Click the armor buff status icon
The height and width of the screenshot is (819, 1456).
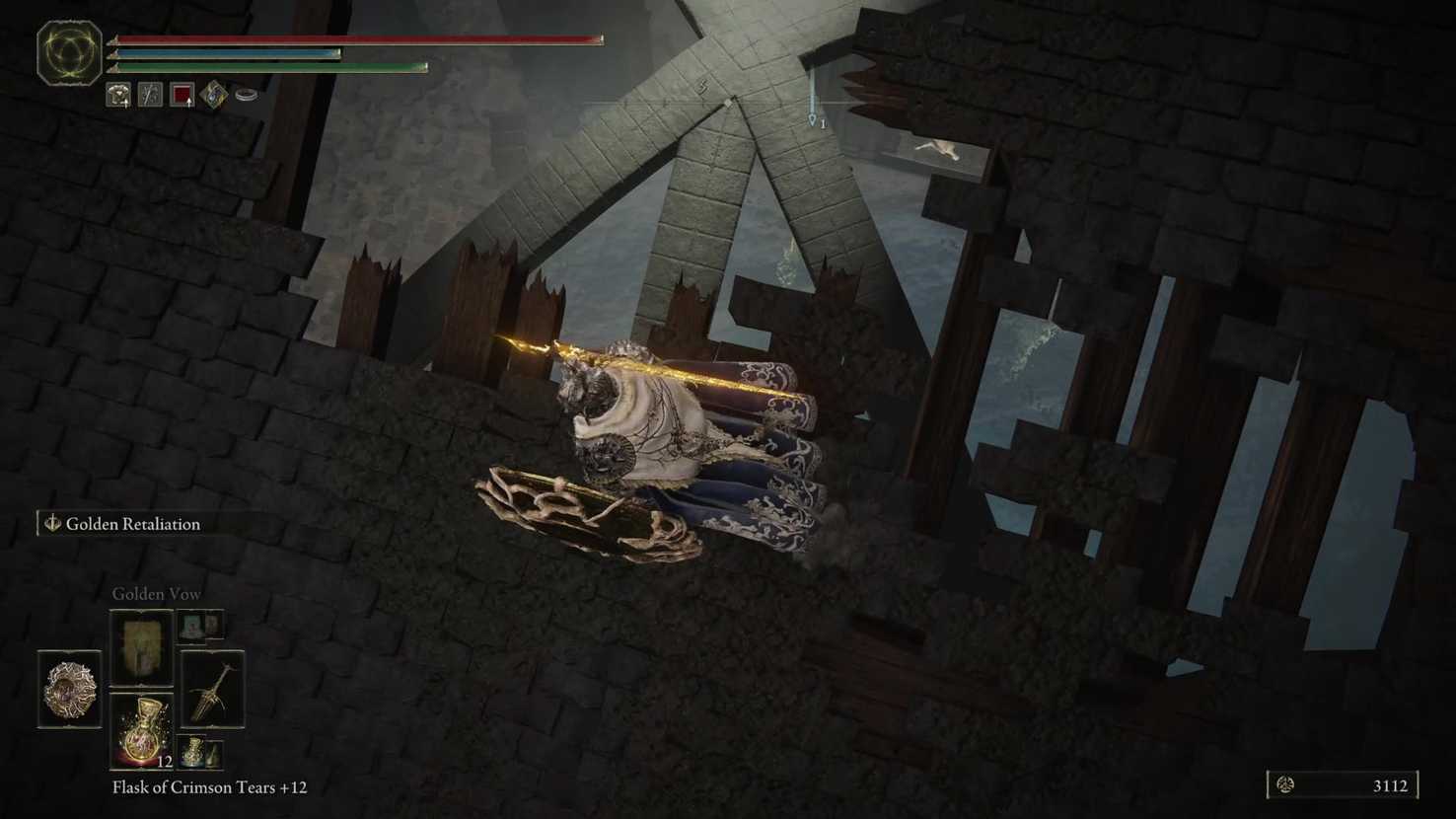click(x=118, y=95)
